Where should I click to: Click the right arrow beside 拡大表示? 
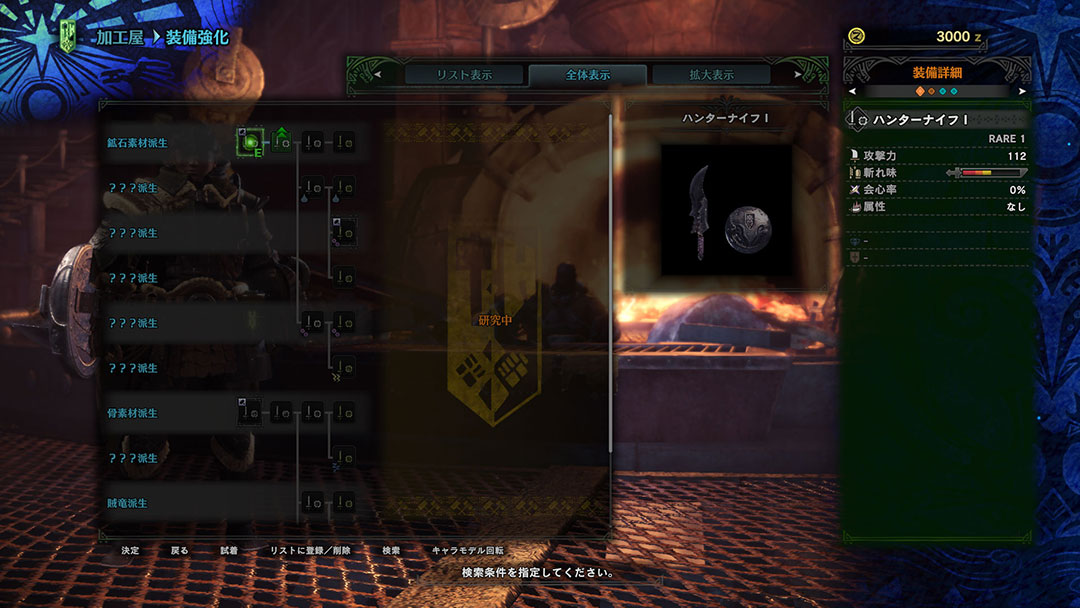click(797, 75)
